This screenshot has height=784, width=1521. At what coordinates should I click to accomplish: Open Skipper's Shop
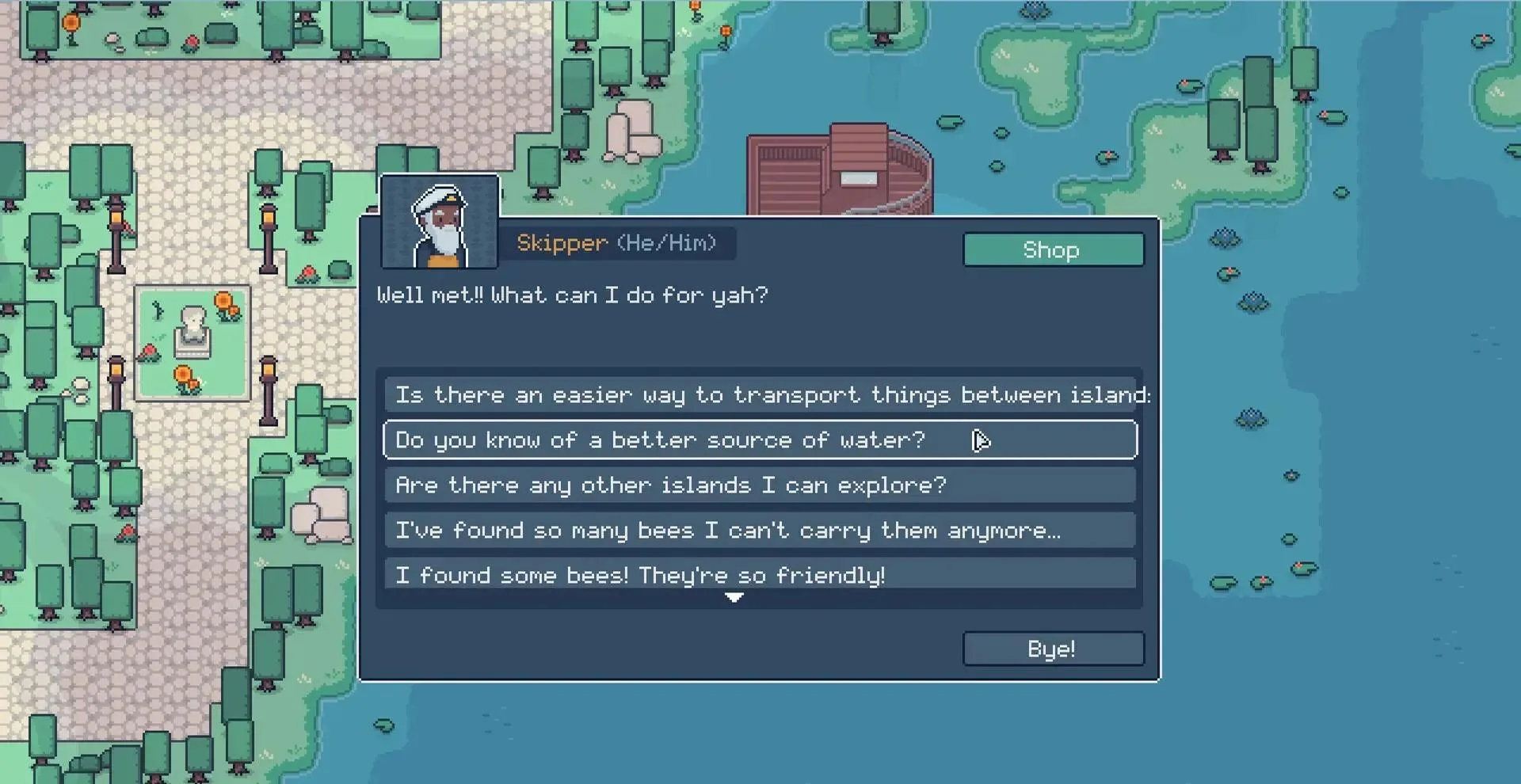pyautogui.click(x=1053, y=250)
